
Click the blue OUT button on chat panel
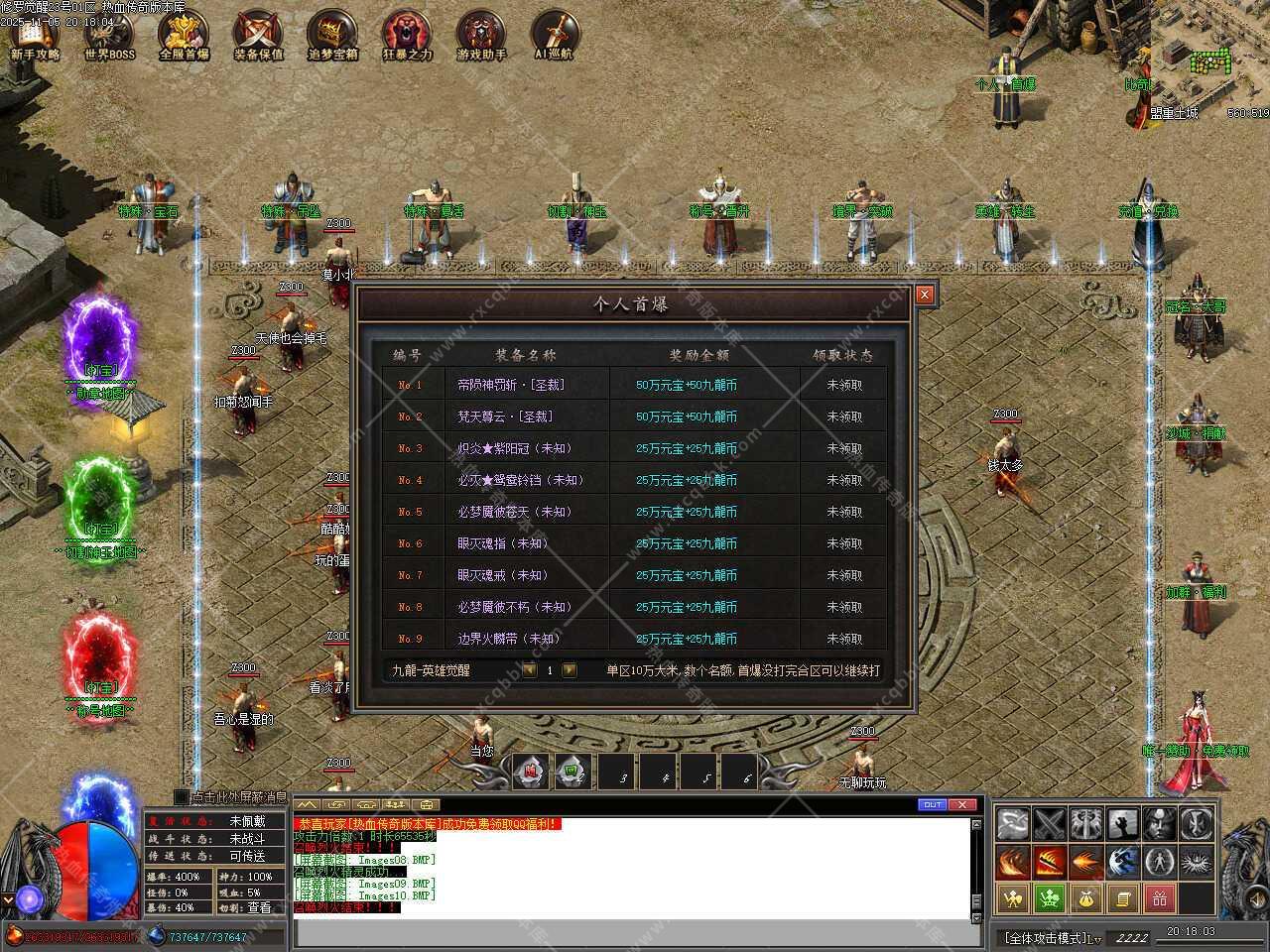click(932, 804)
